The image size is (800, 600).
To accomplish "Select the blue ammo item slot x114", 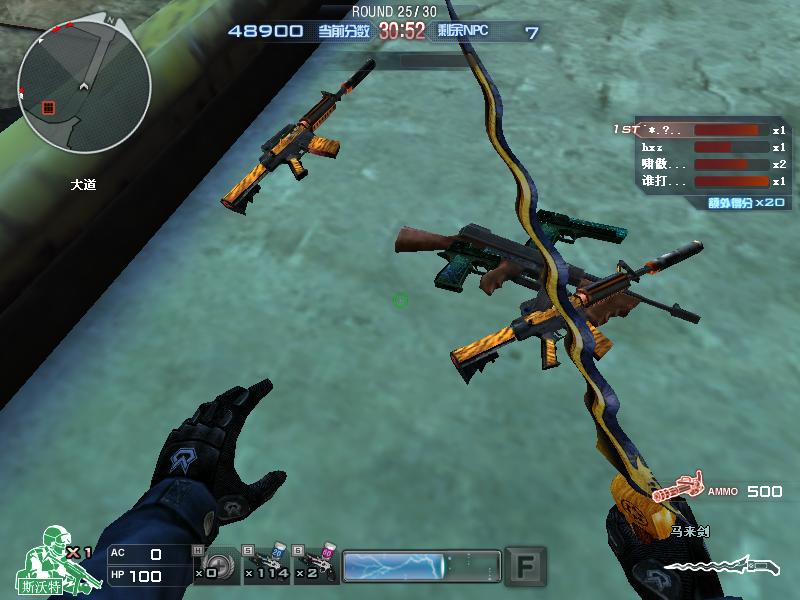I will (268, 562).
